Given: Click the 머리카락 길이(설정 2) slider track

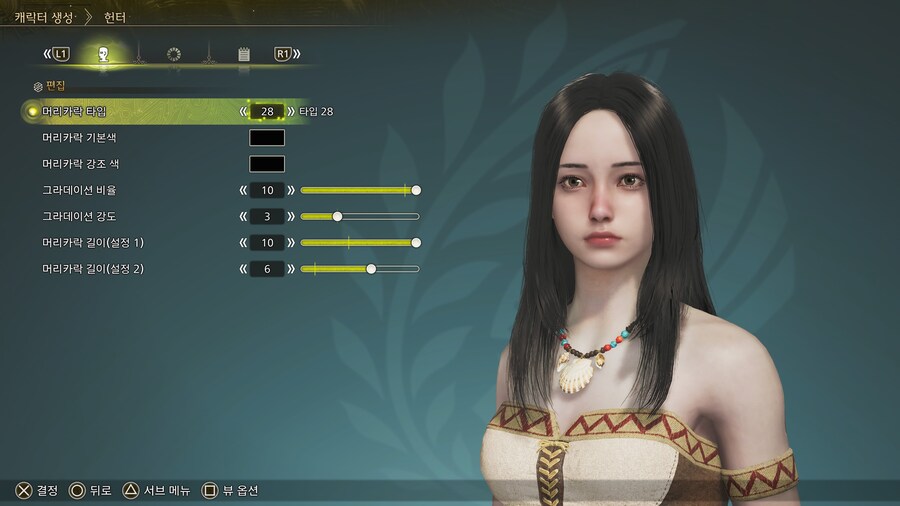Looking at the screenshot, I should coord(359,269).
